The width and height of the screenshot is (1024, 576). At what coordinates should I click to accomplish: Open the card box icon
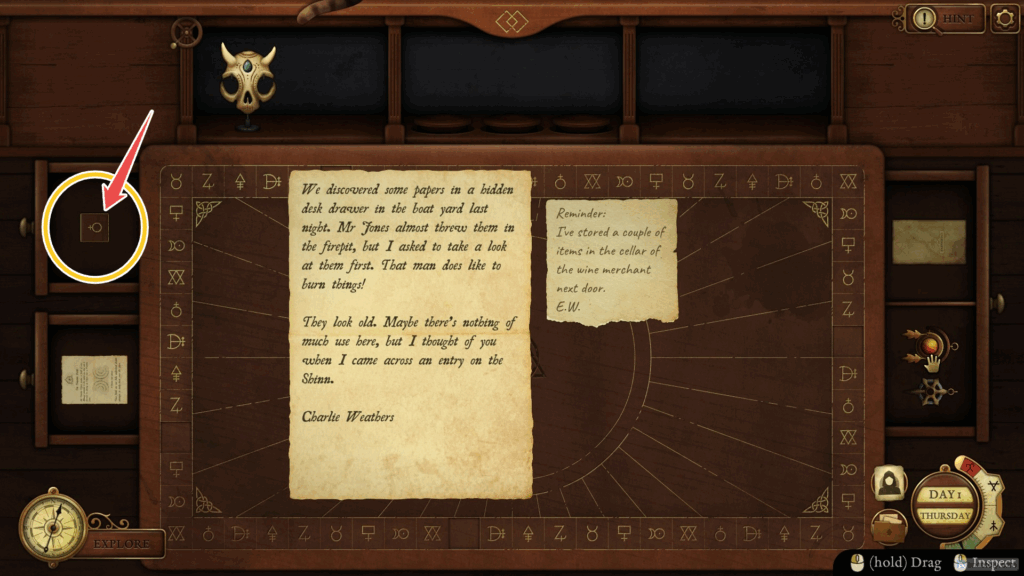coord(888,526)
